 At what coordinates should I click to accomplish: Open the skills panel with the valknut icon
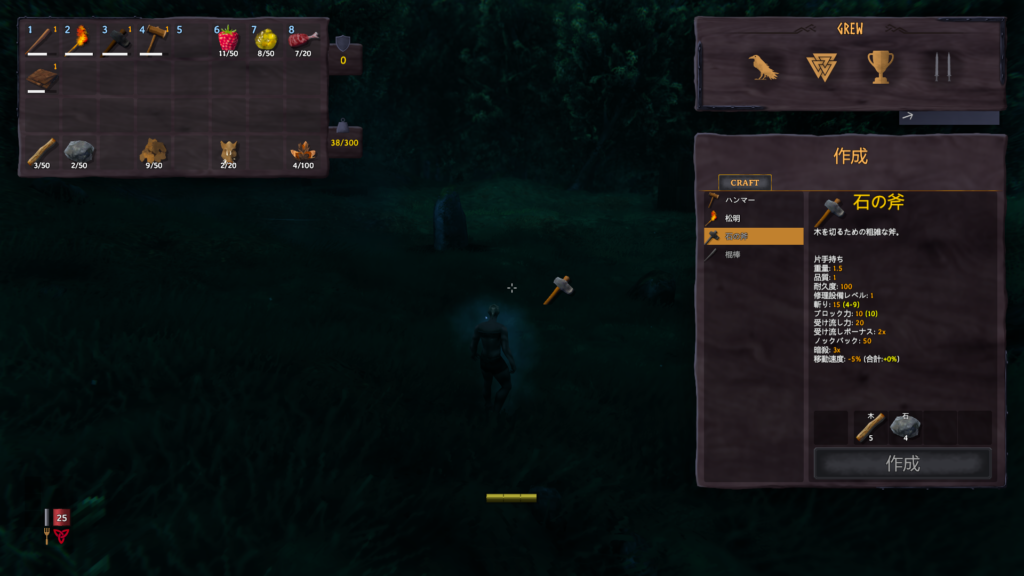(x=820, y=67)
